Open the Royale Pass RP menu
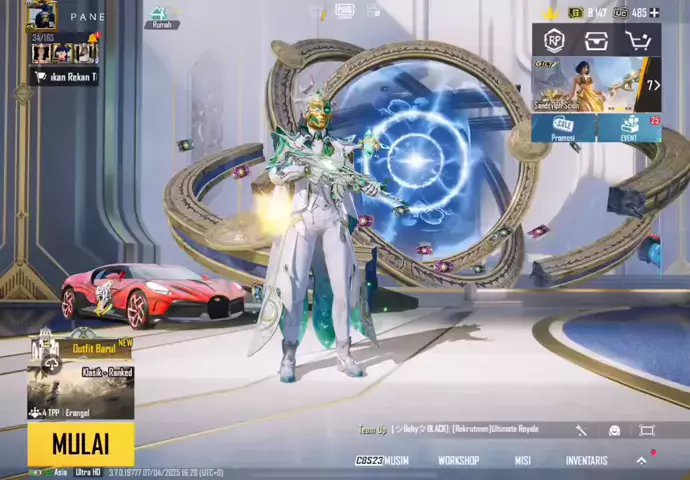690x480 pixels. pos(554,40)
